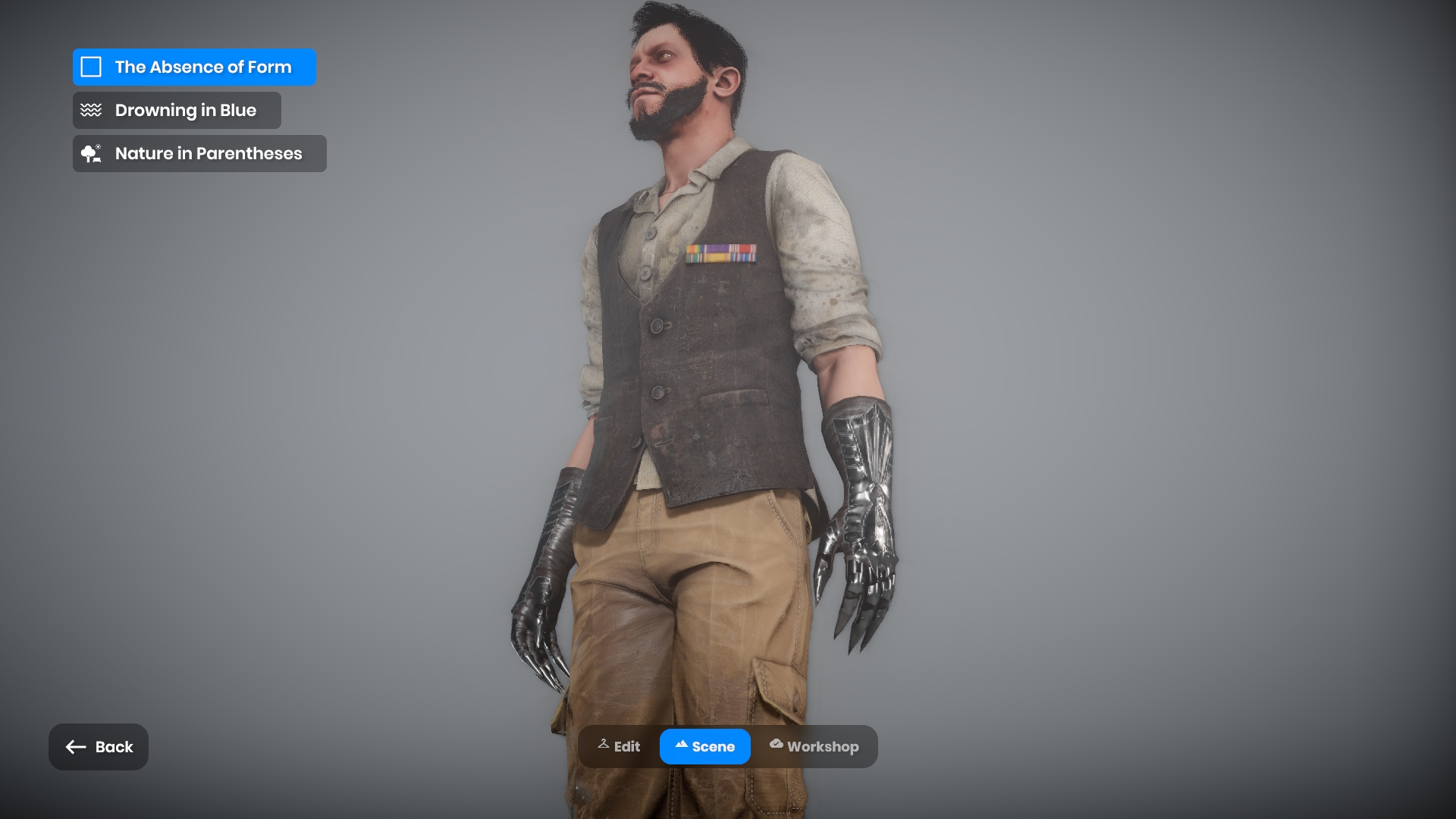Image resolution: width=1456 pixels, height=819 pixels.
Task: Pick the Nature in Parentheses scene
Action: tap(199, 154)
